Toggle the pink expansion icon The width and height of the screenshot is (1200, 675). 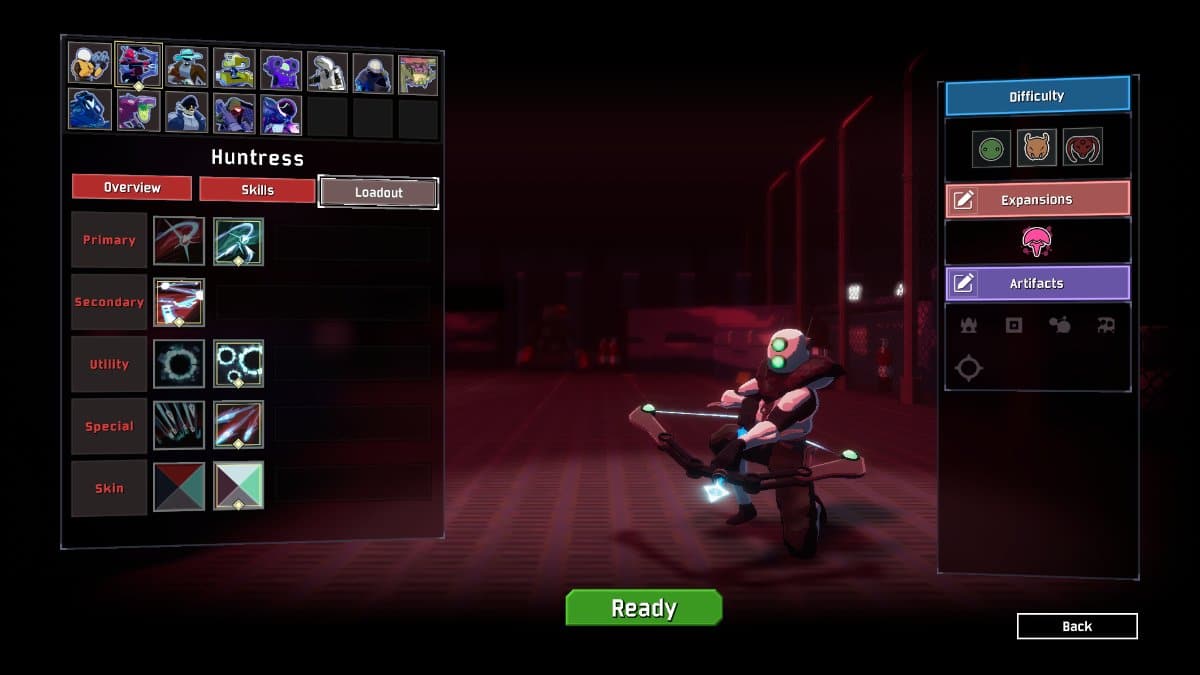[x=1037, y=241]
